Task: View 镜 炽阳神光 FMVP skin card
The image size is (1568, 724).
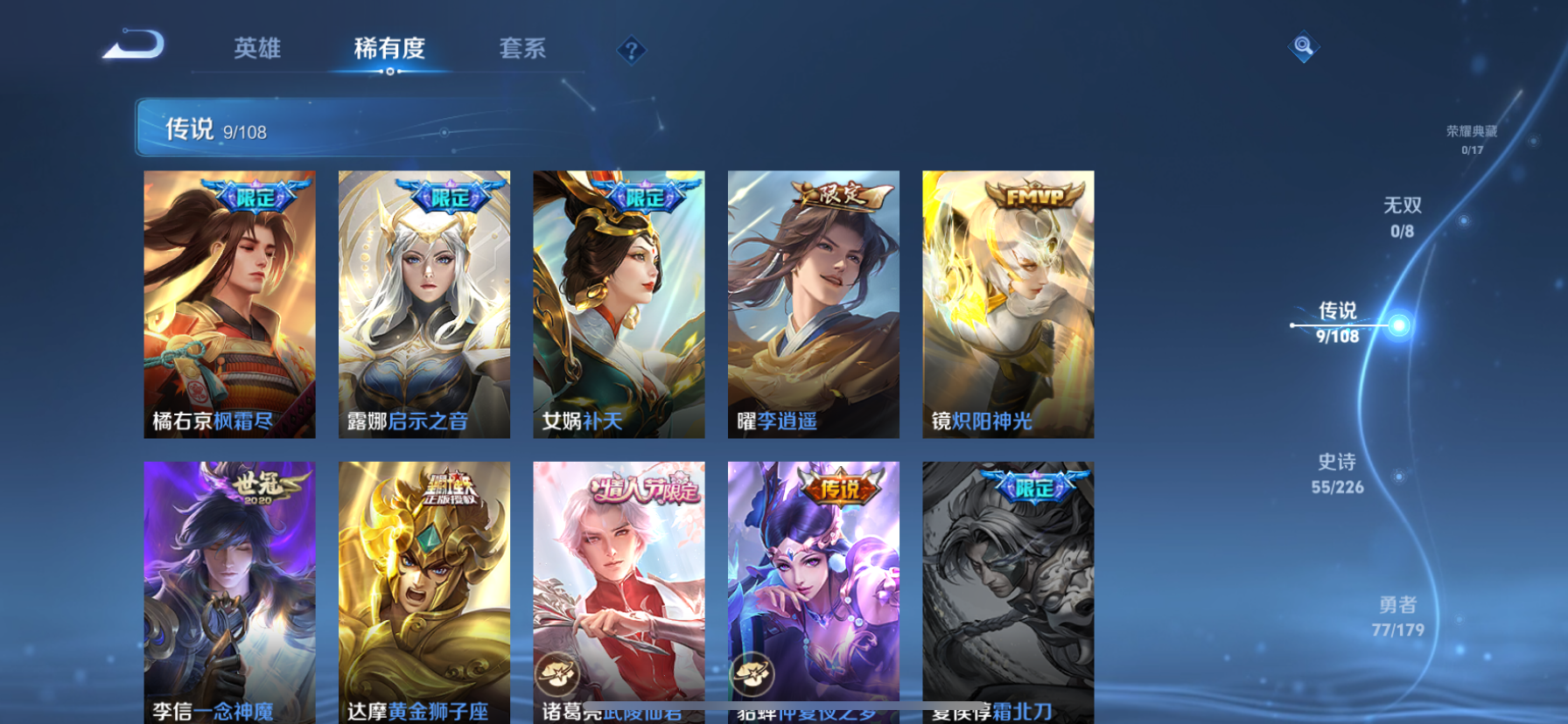Action: click(1008, 304)
